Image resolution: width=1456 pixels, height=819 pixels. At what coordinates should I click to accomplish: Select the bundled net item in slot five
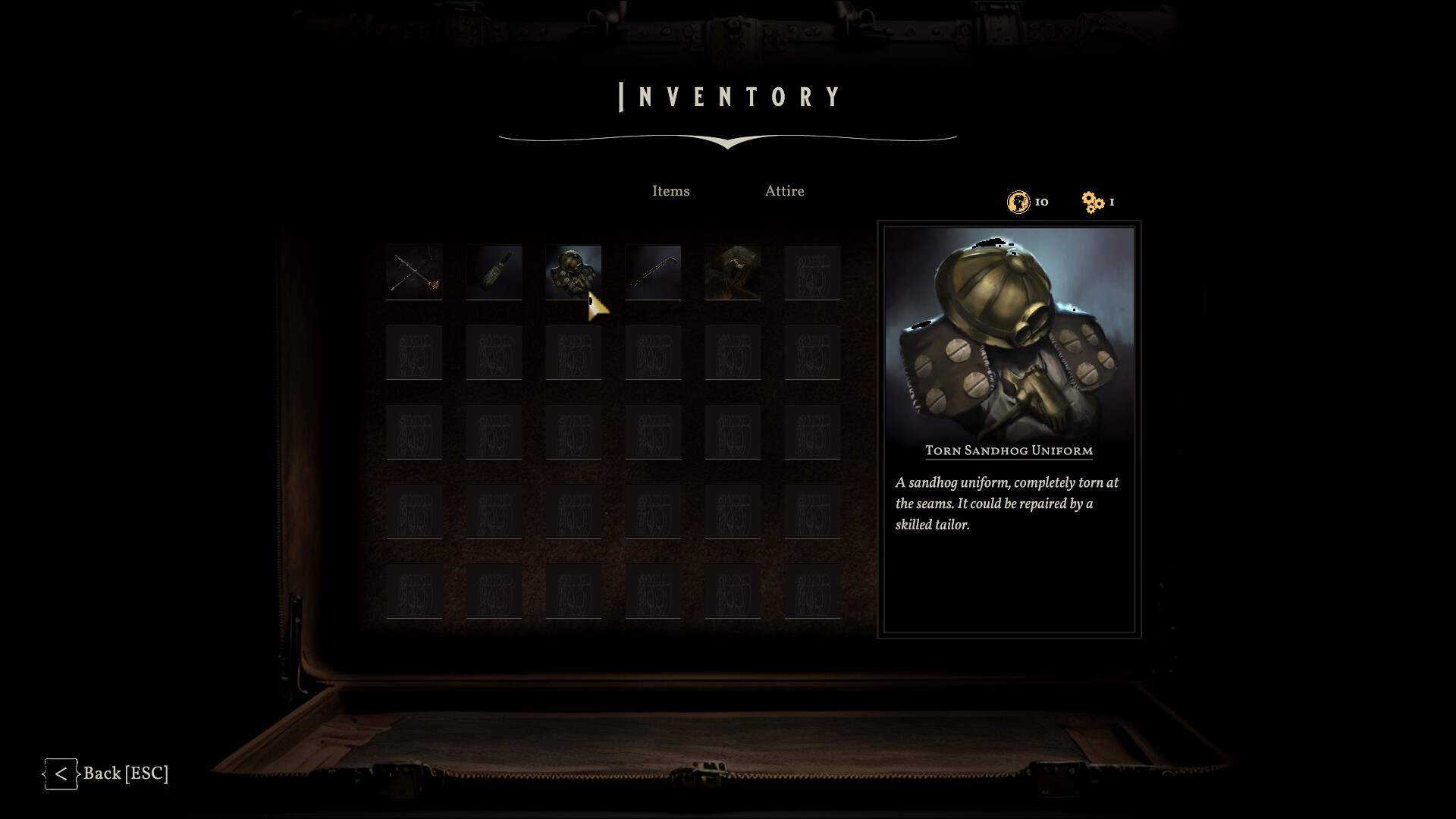[x=733, y=273]
